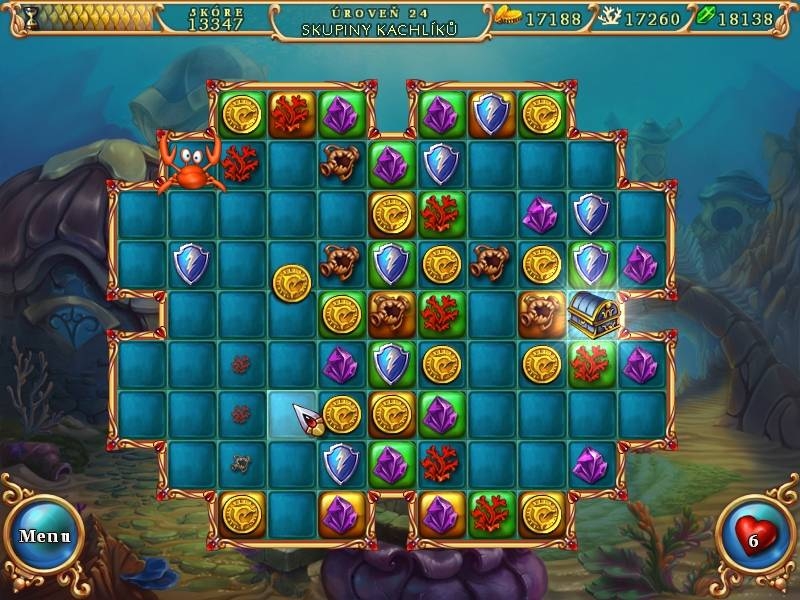The image size is (800, 600).
Task: Open the Menu button
Action: [x=45, y=535]
